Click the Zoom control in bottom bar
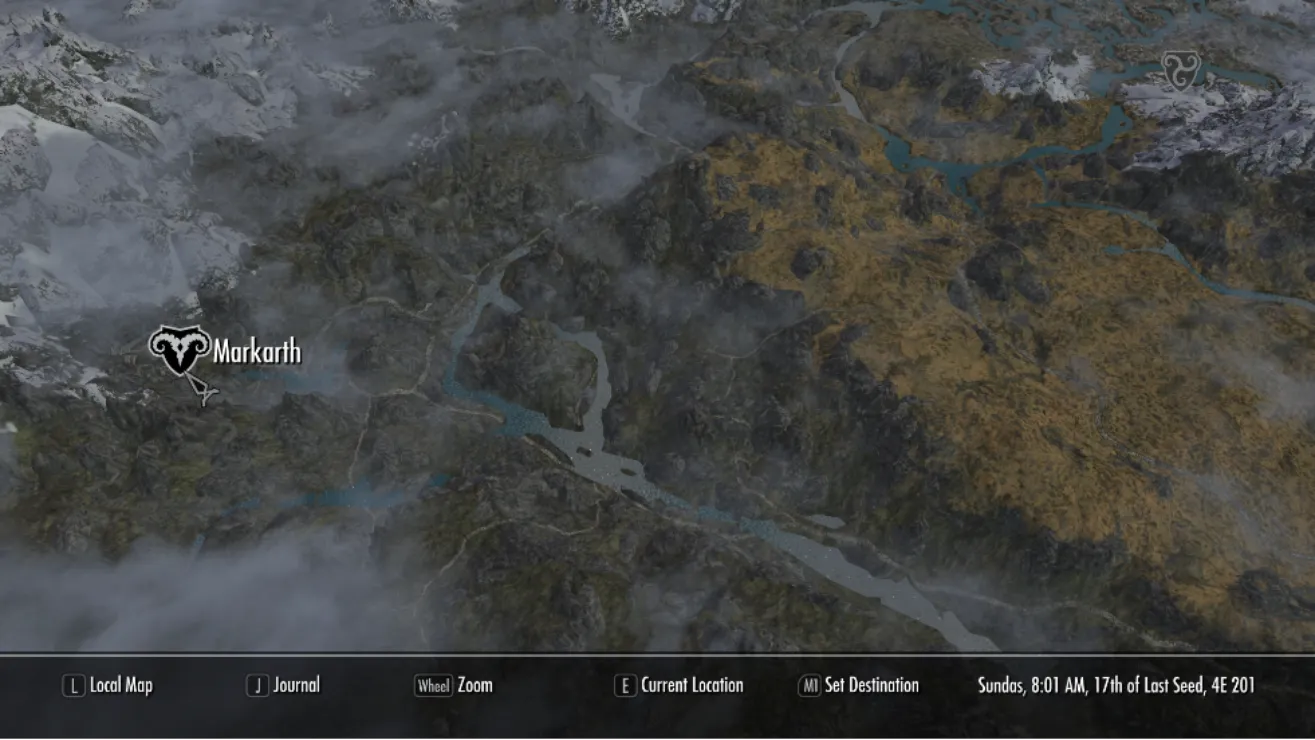The image size is (1315, 740). click(x=454, y=685)
